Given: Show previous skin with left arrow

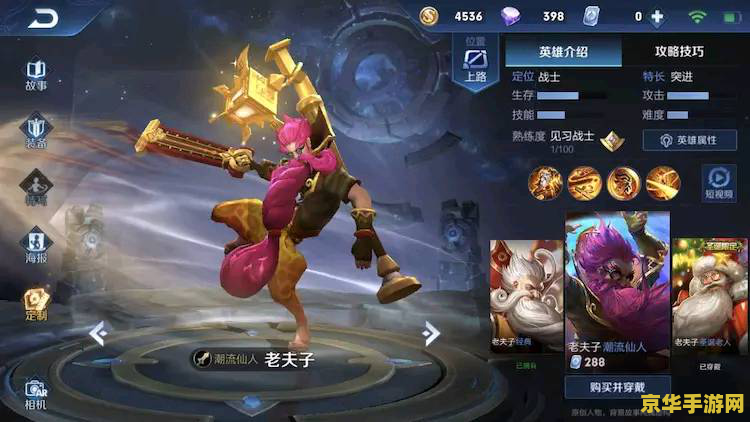Looking at the screenshot, I should [98, 333].
